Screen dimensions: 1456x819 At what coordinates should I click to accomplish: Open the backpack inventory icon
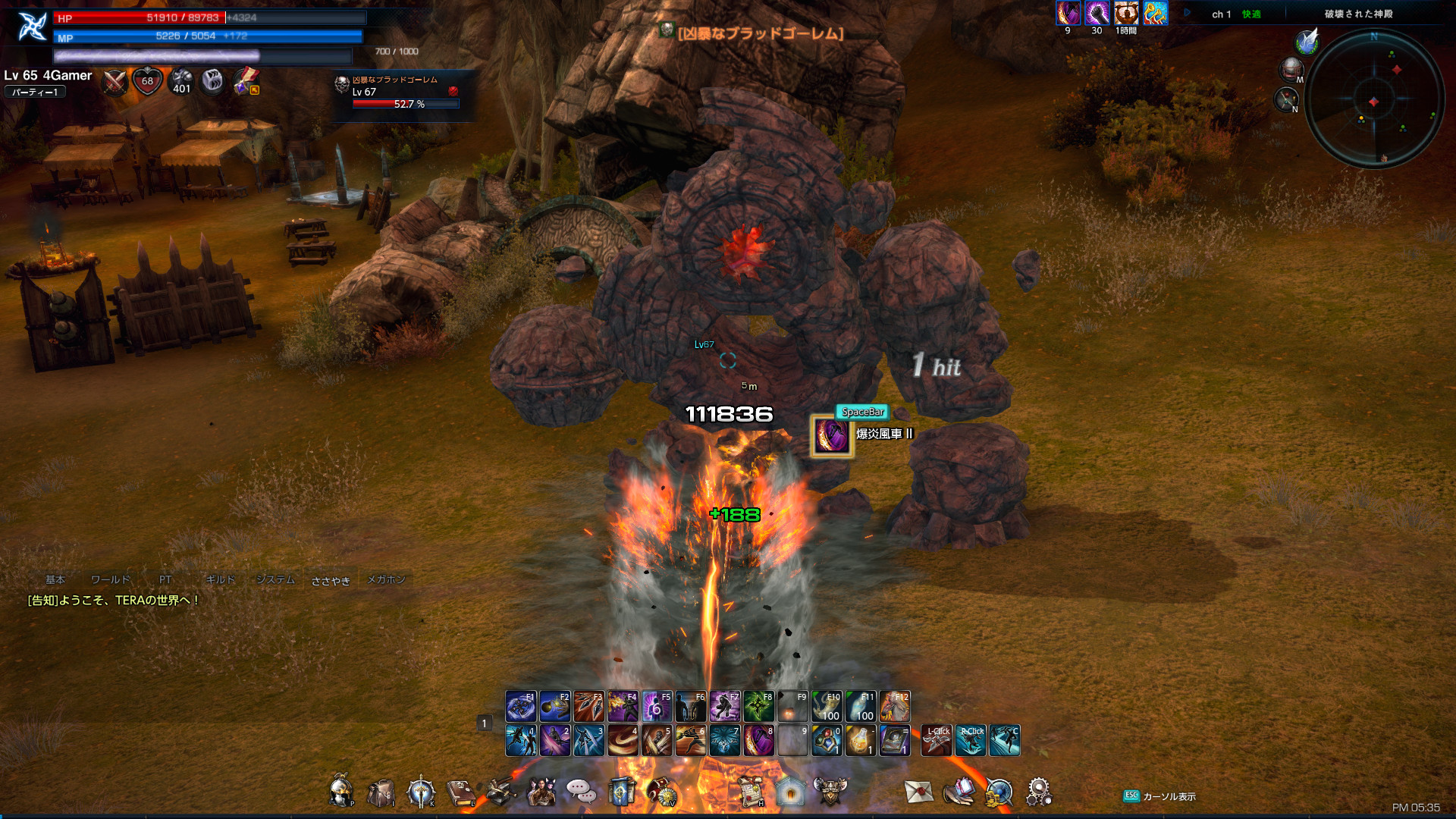click(380, 793)
